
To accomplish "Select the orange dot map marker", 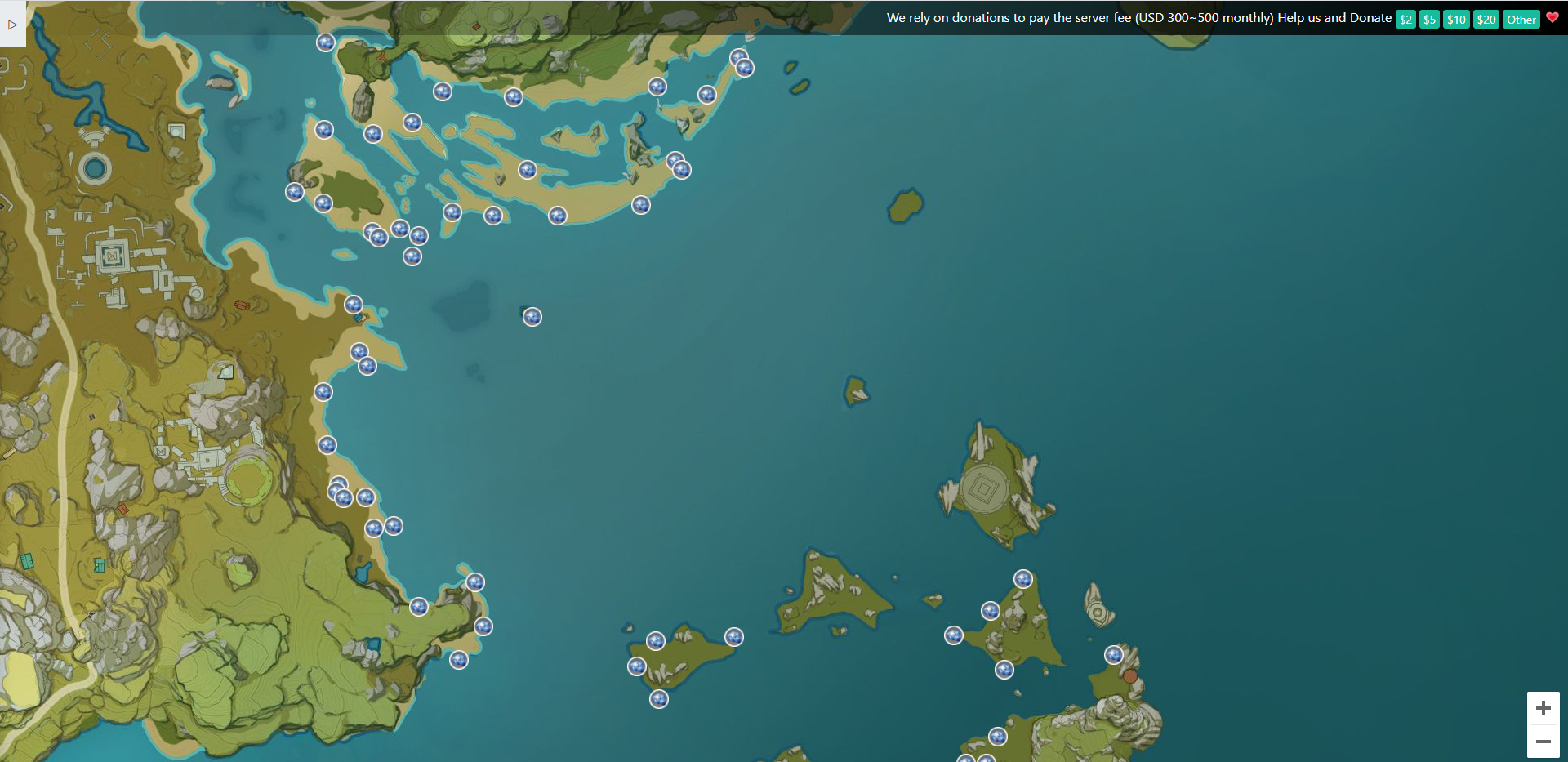I will [1129, 676].
